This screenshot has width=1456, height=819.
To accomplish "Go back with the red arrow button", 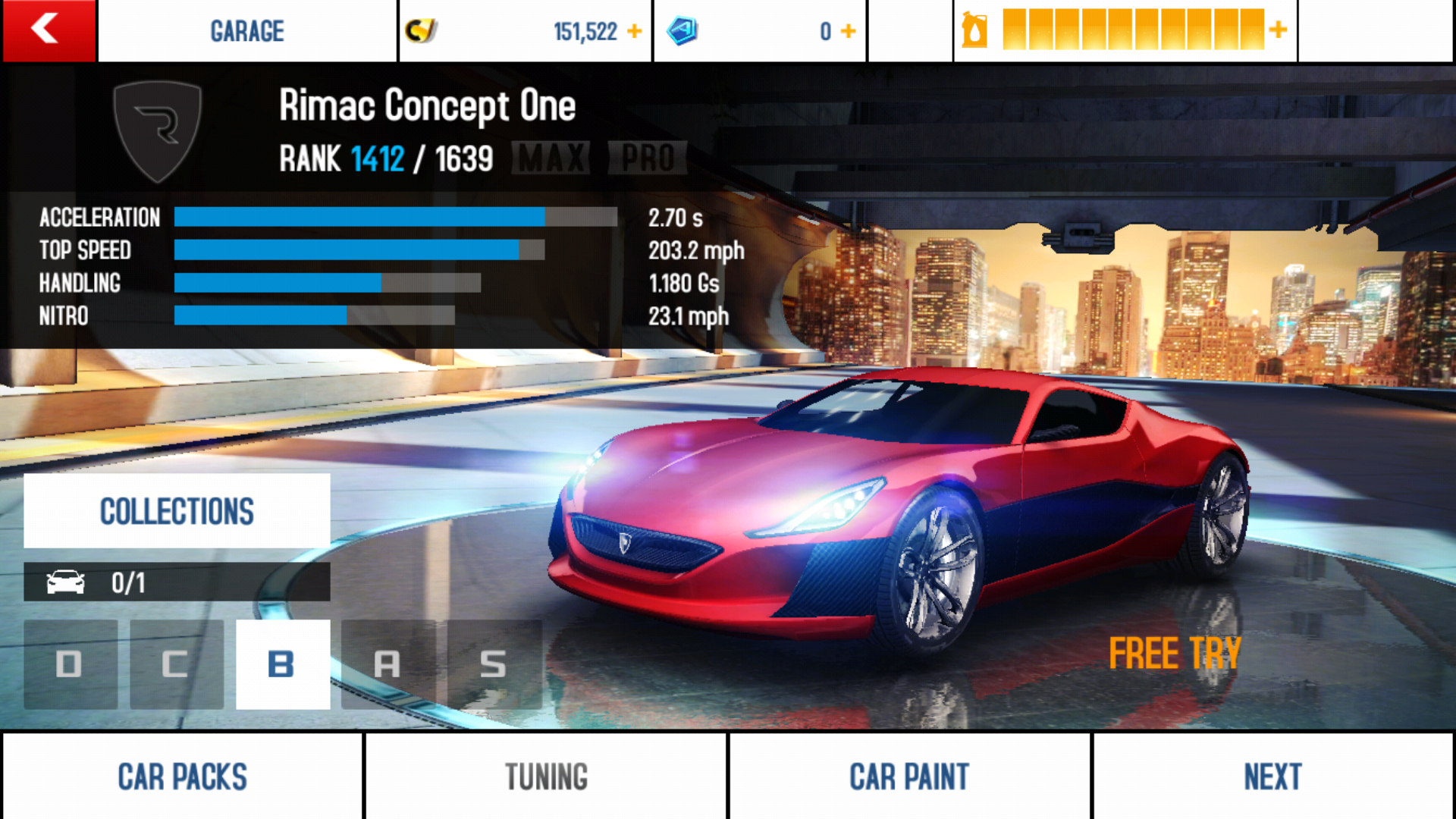I will pyautogui.click(x=49, y=30).
